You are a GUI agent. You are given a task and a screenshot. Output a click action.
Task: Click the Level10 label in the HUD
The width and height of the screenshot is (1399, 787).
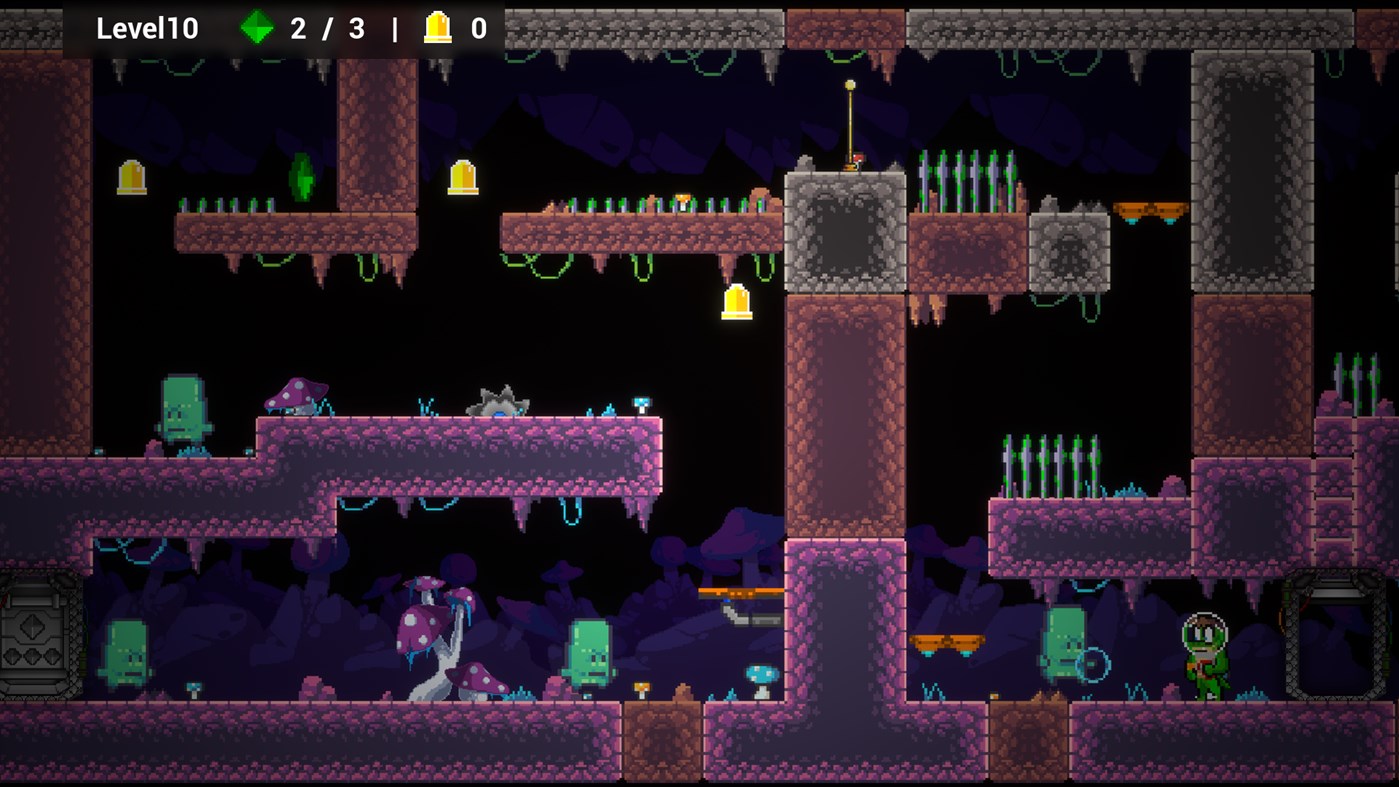coord(146,28)
